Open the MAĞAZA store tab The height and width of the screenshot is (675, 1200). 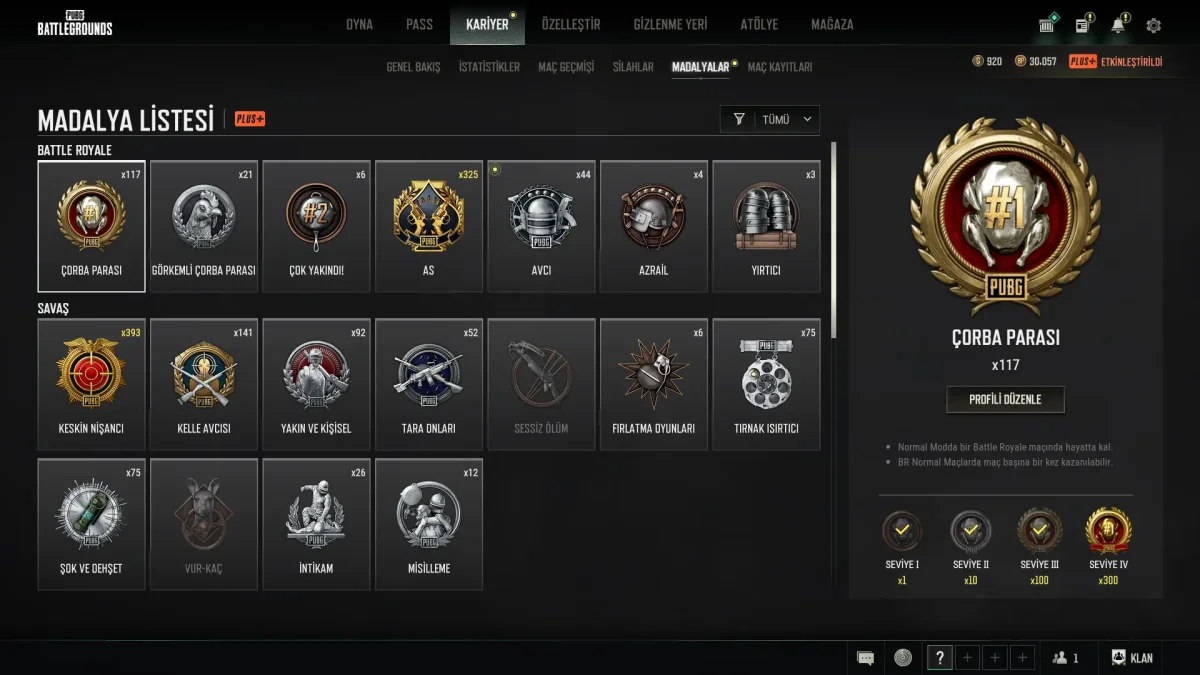tap(832, 24)
